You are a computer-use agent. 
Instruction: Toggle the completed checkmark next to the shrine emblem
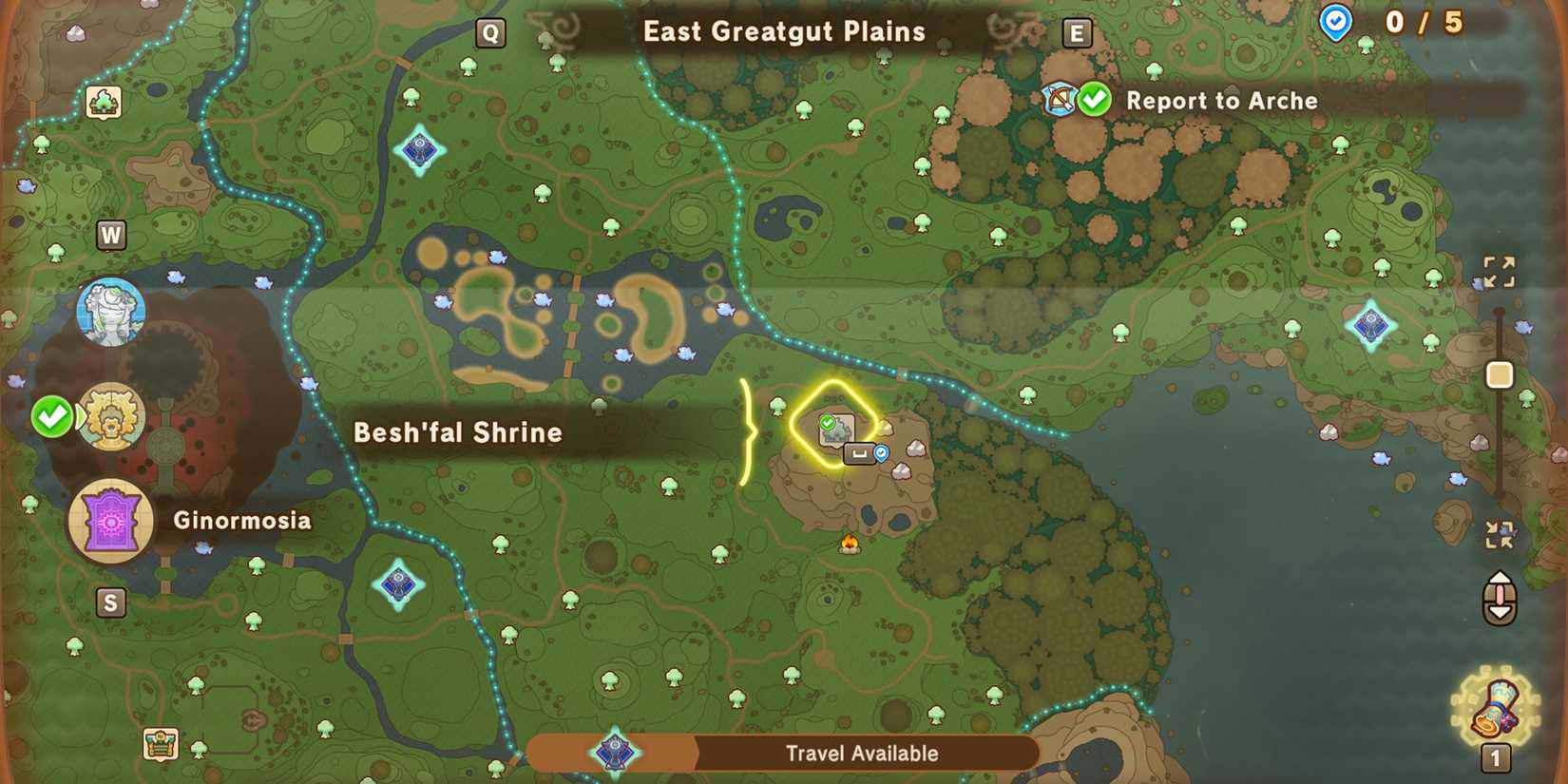point(53,416)
